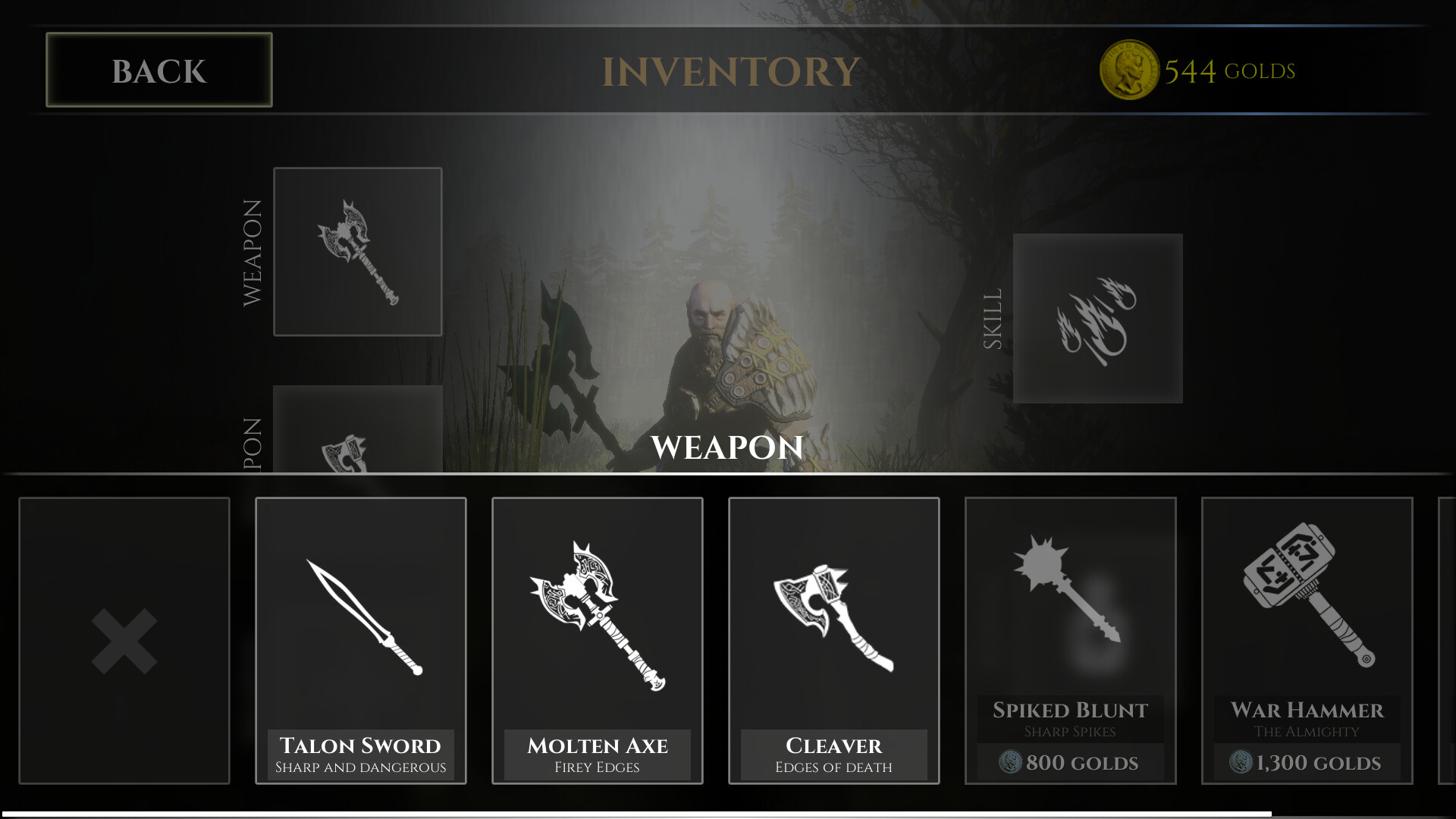Unequip weapon using the X slot
The height and width of the screenshot is (819, 1456).
click(124, 641)
